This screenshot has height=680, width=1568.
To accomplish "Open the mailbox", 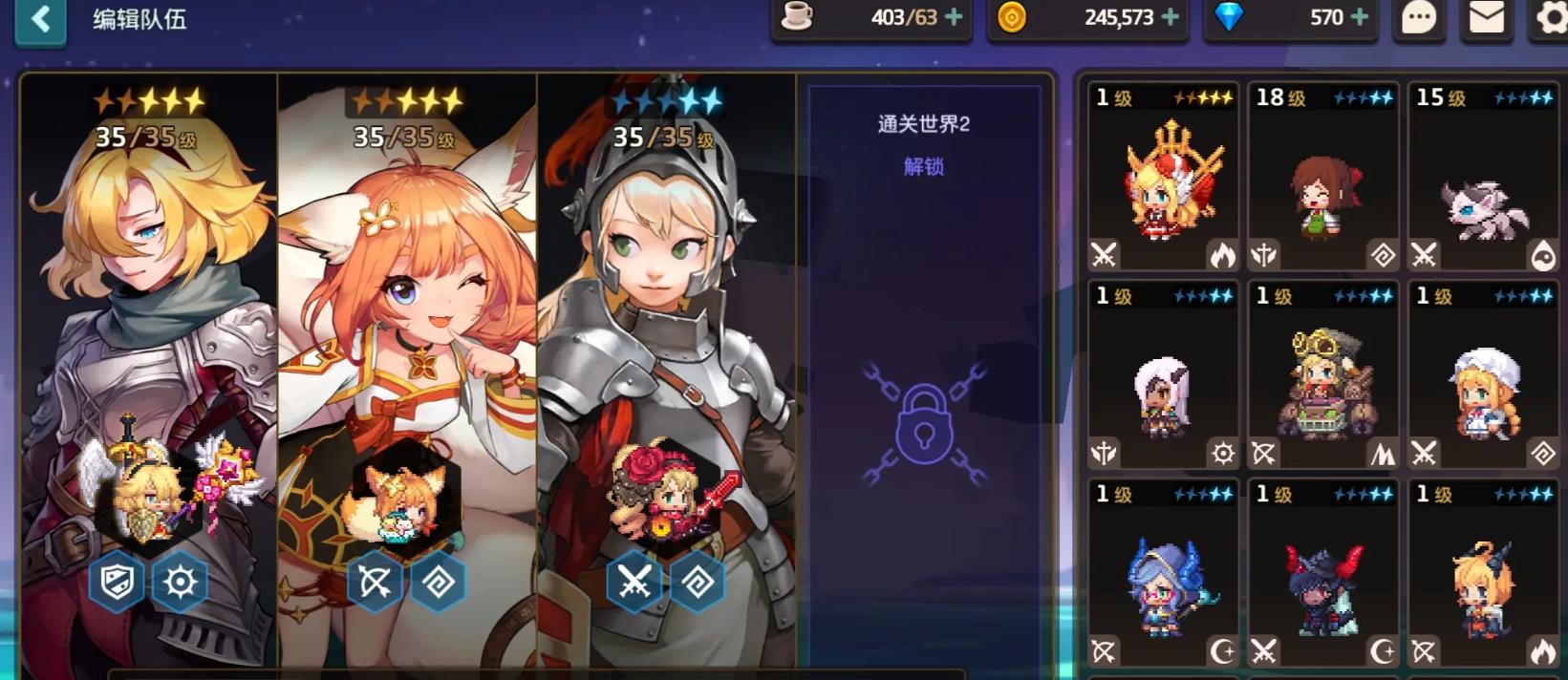I will pos(1486,17).
